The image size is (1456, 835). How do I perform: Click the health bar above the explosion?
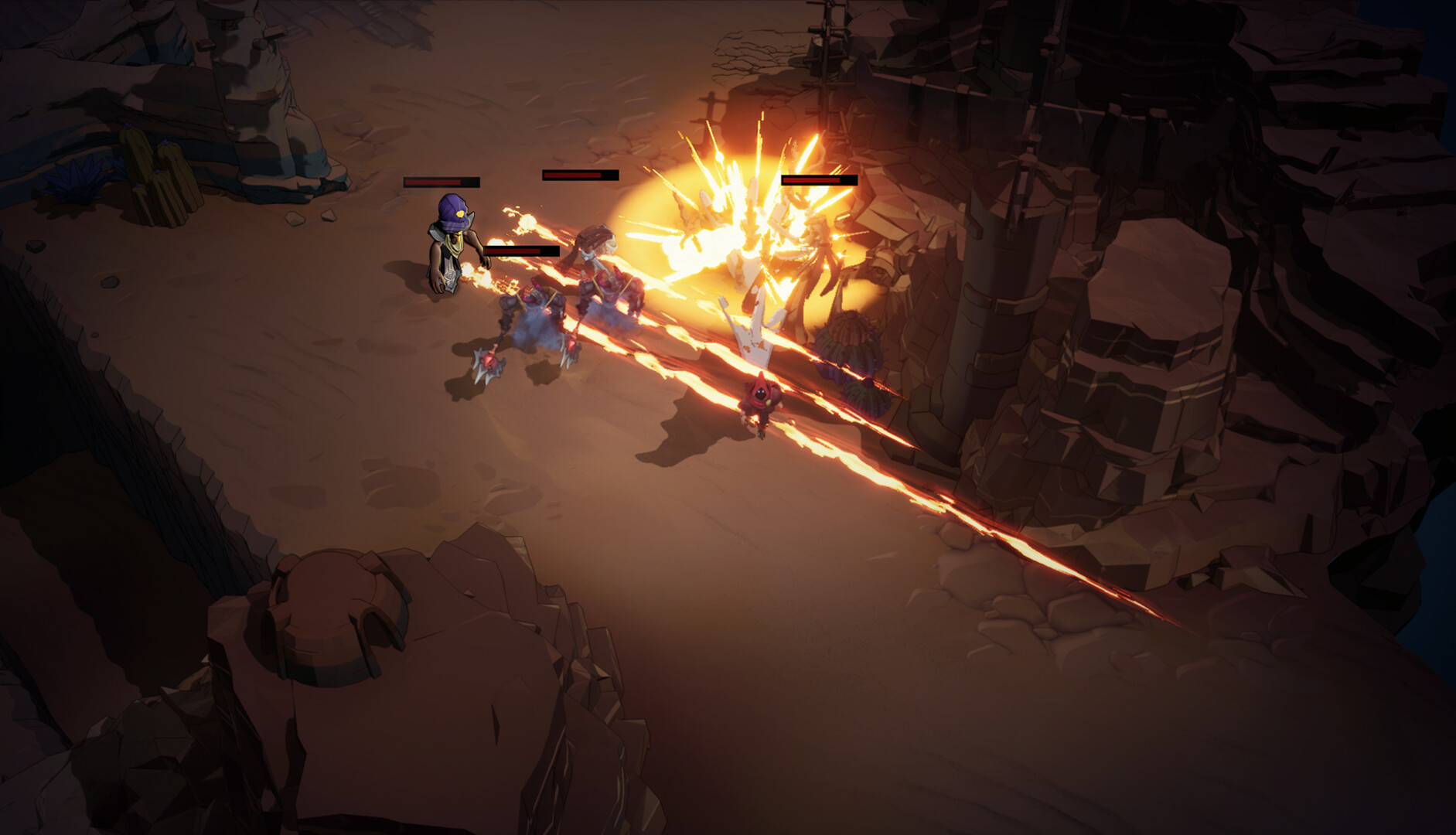(x=578, y=176)
